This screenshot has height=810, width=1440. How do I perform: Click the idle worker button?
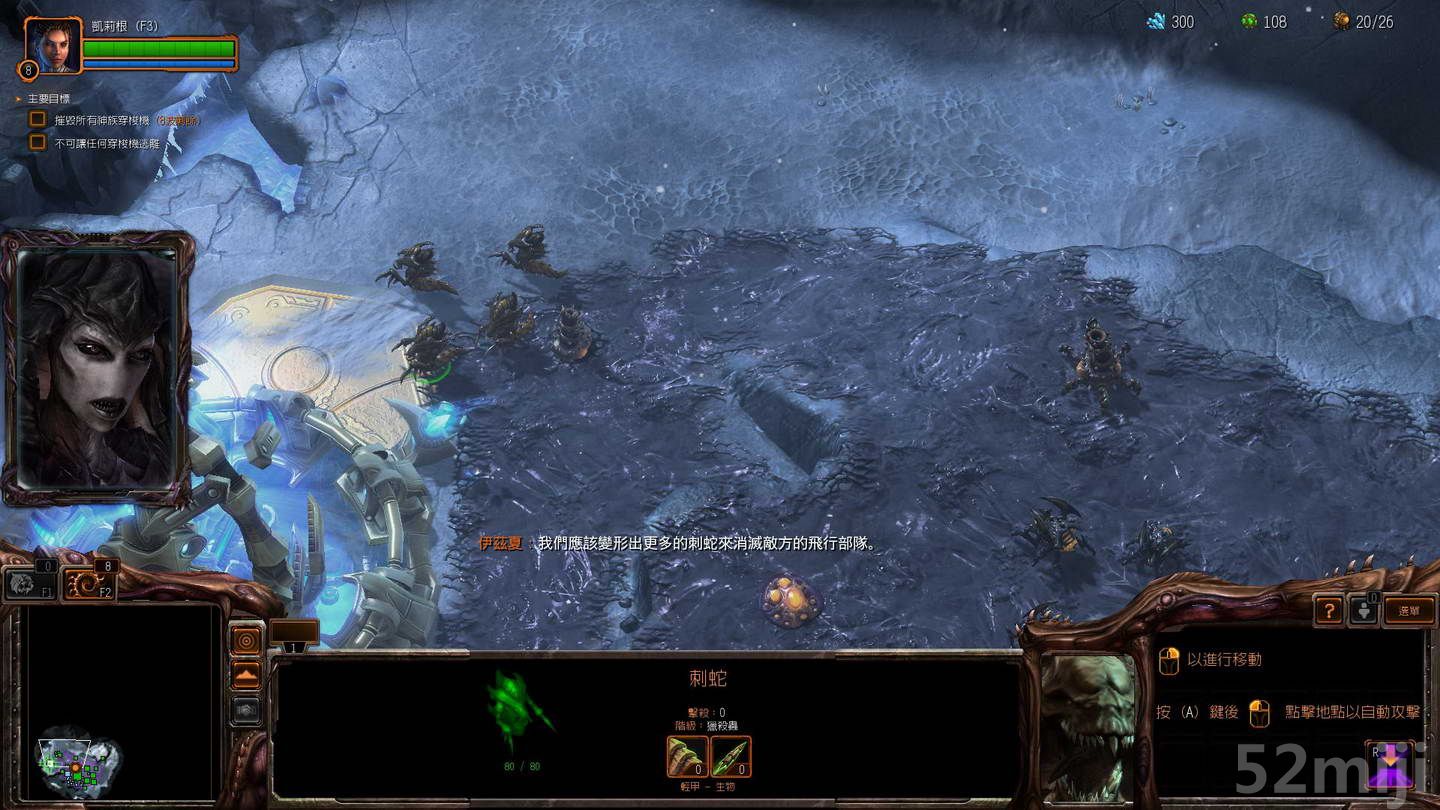click(x=1363, y=611)
